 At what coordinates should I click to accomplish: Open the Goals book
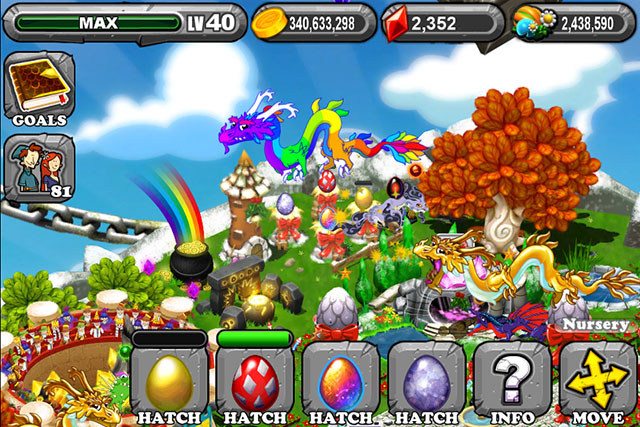click(x=39, y=90)
